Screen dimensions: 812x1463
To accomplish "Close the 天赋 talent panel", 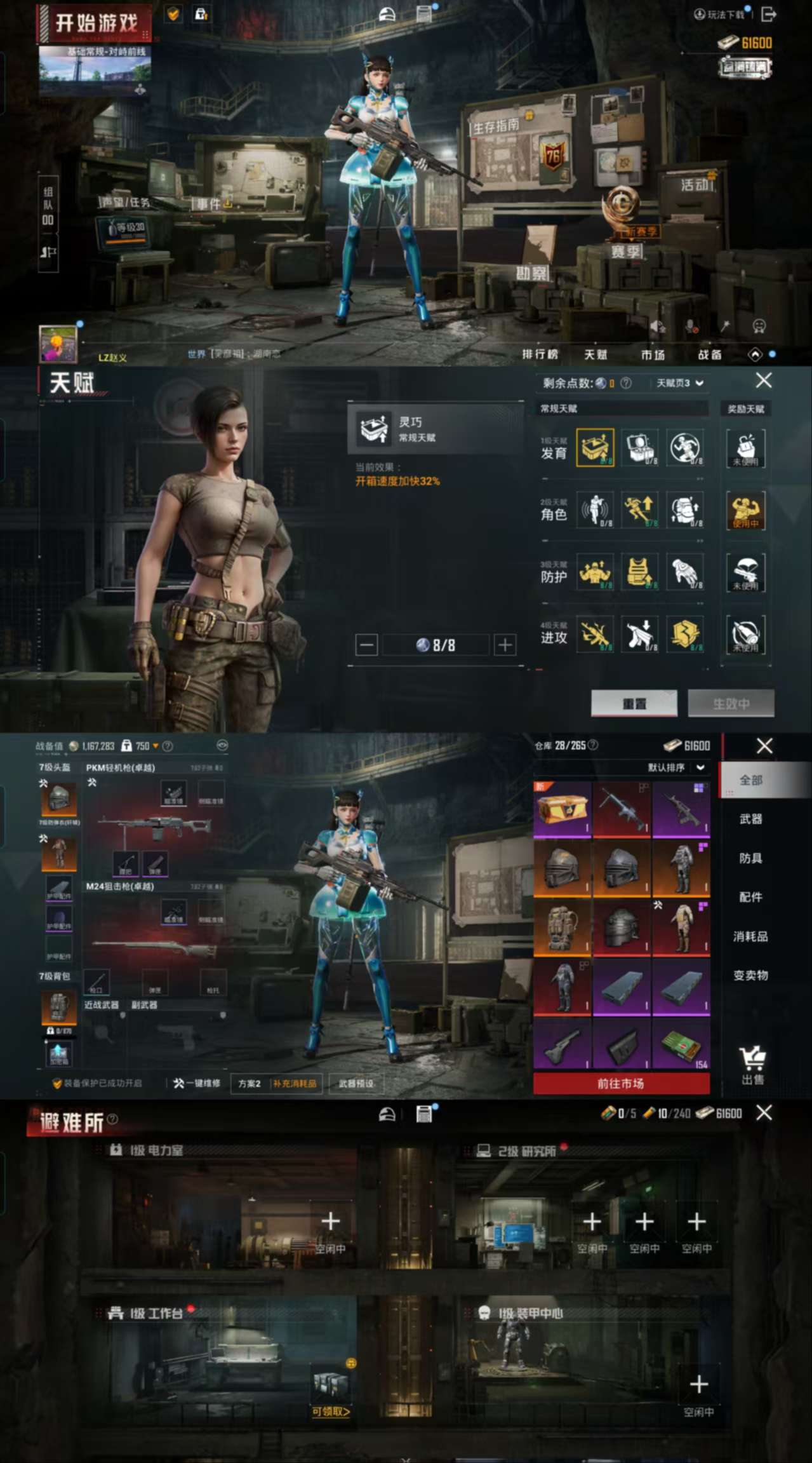I will click(764, 381).
